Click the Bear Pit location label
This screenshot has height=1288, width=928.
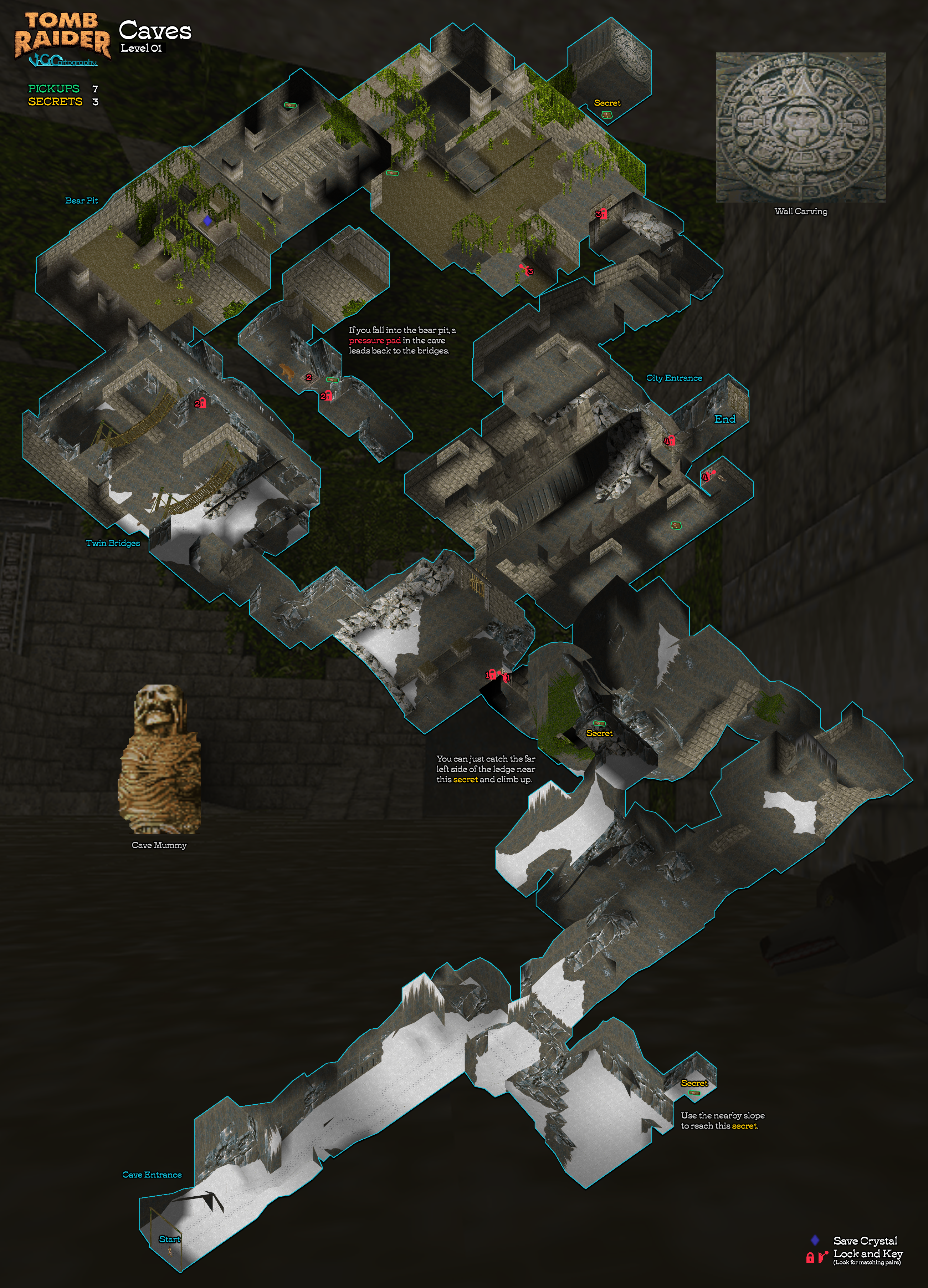(x=81, y=200)
